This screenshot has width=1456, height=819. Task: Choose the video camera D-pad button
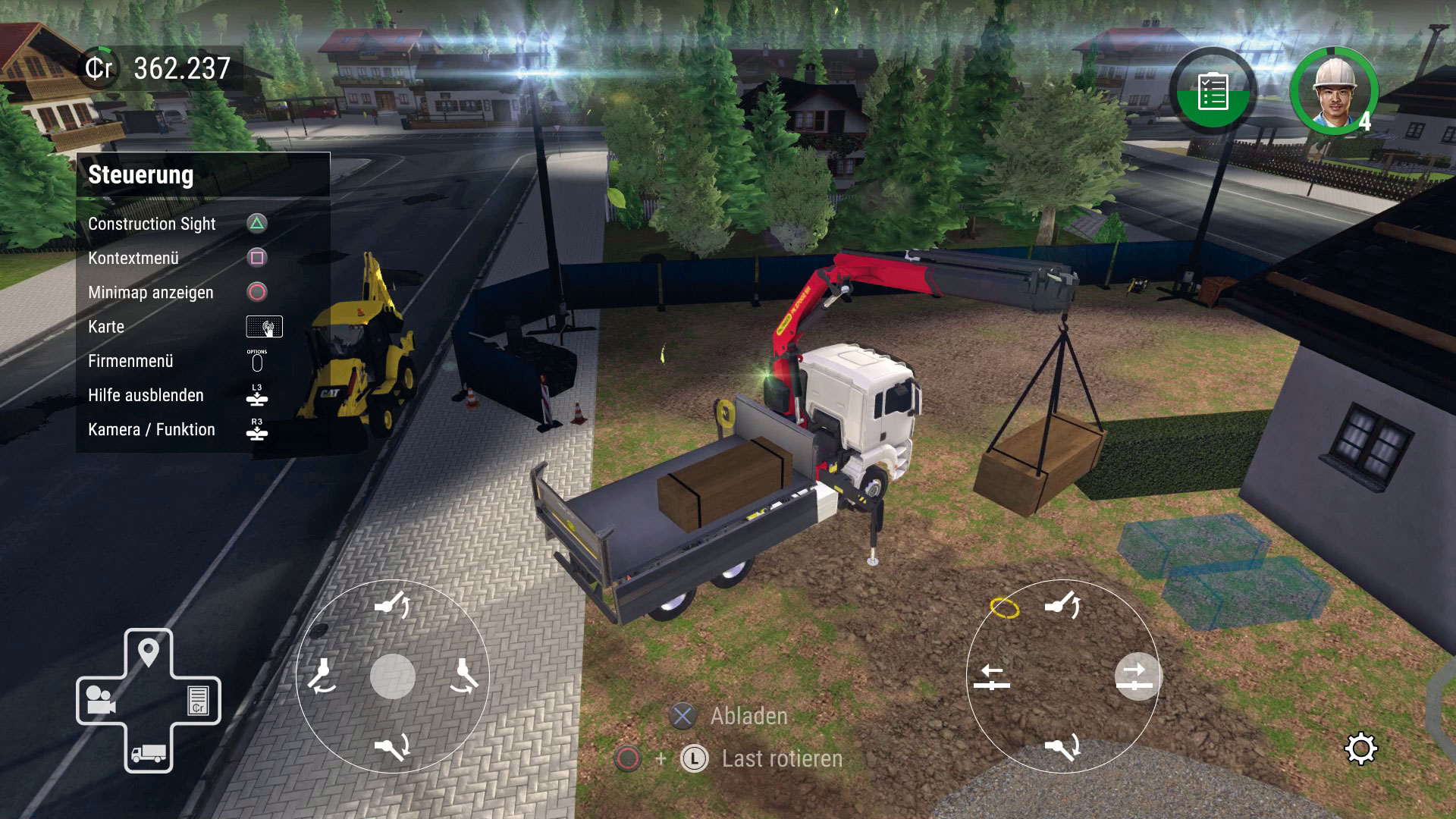coord(100,700)
